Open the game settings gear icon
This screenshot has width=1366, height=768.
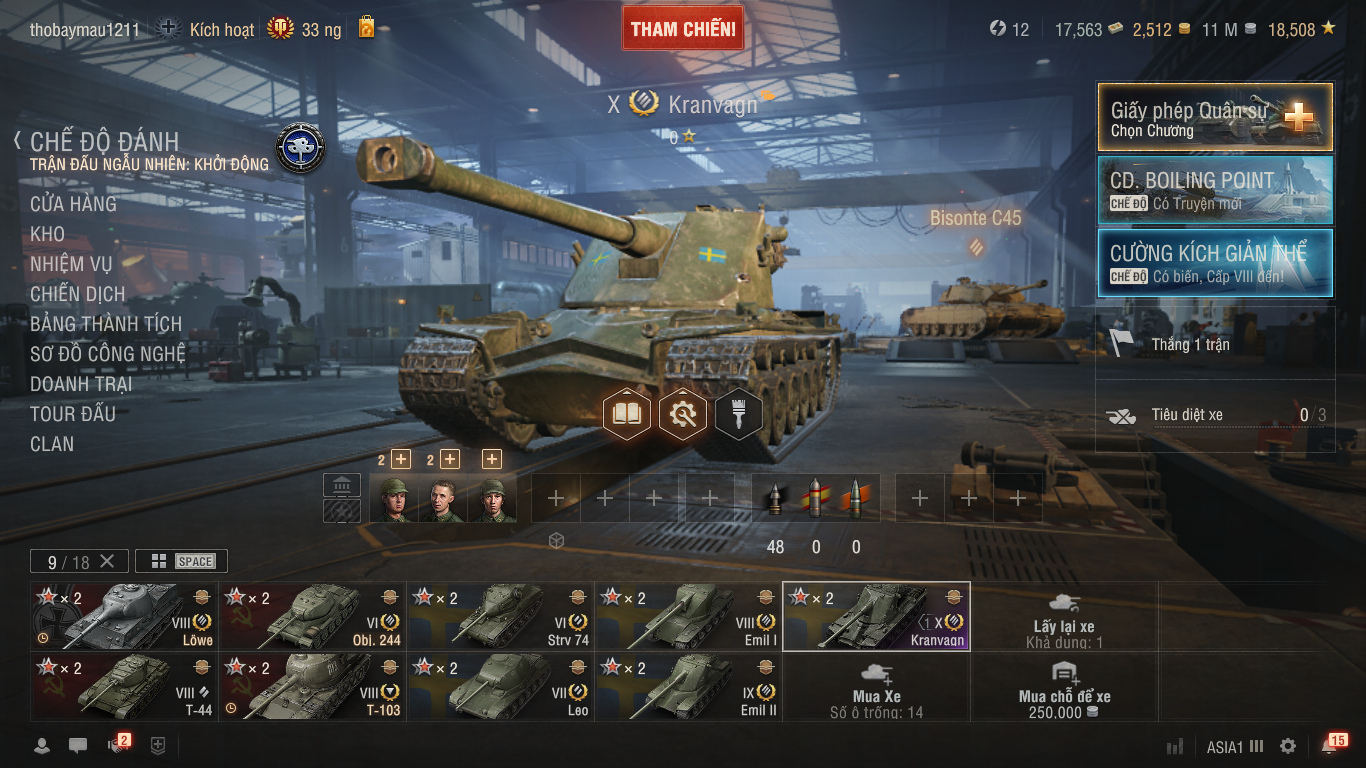[x=1288, y=746]
